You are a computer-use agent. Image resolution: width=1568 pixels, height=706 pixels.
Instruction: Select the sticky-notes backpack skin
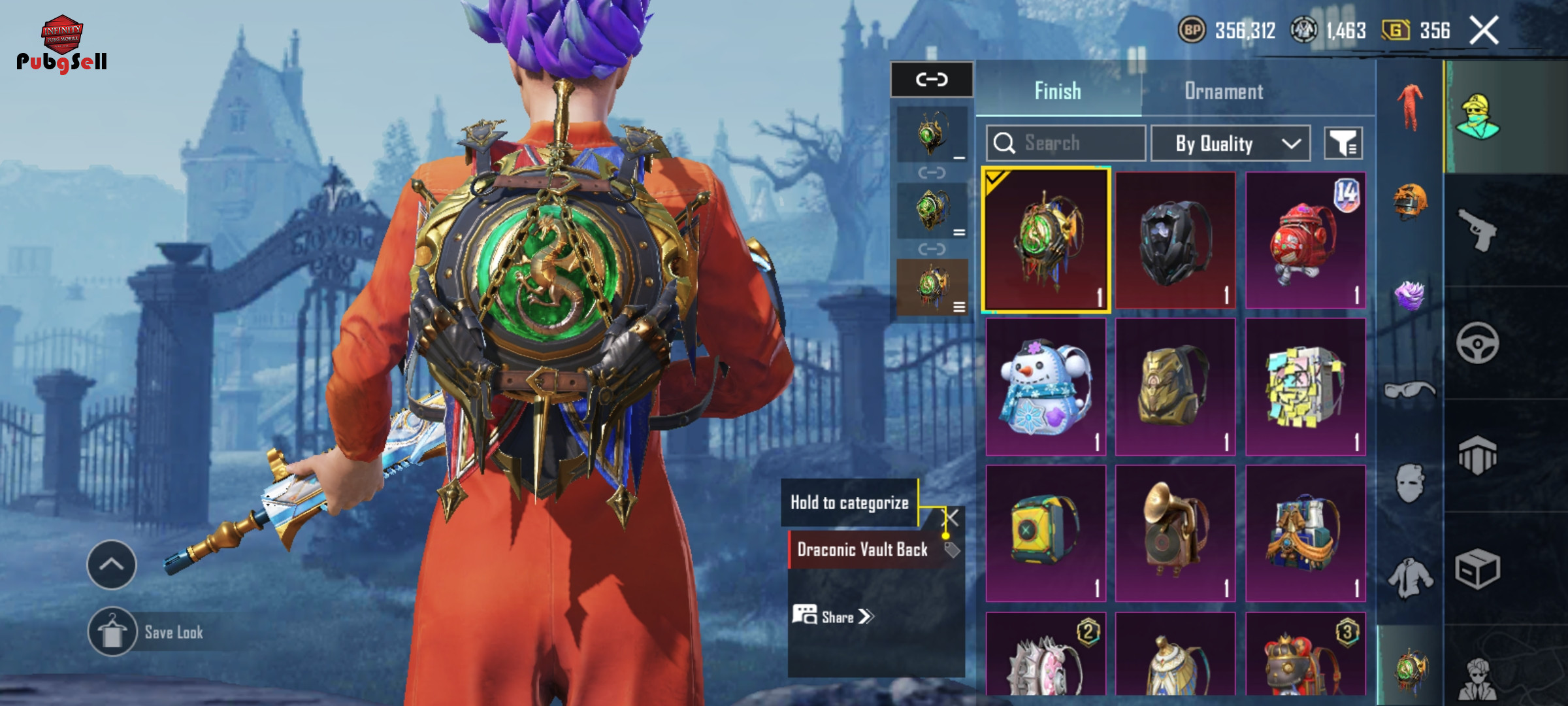(x=1305, y=388)
